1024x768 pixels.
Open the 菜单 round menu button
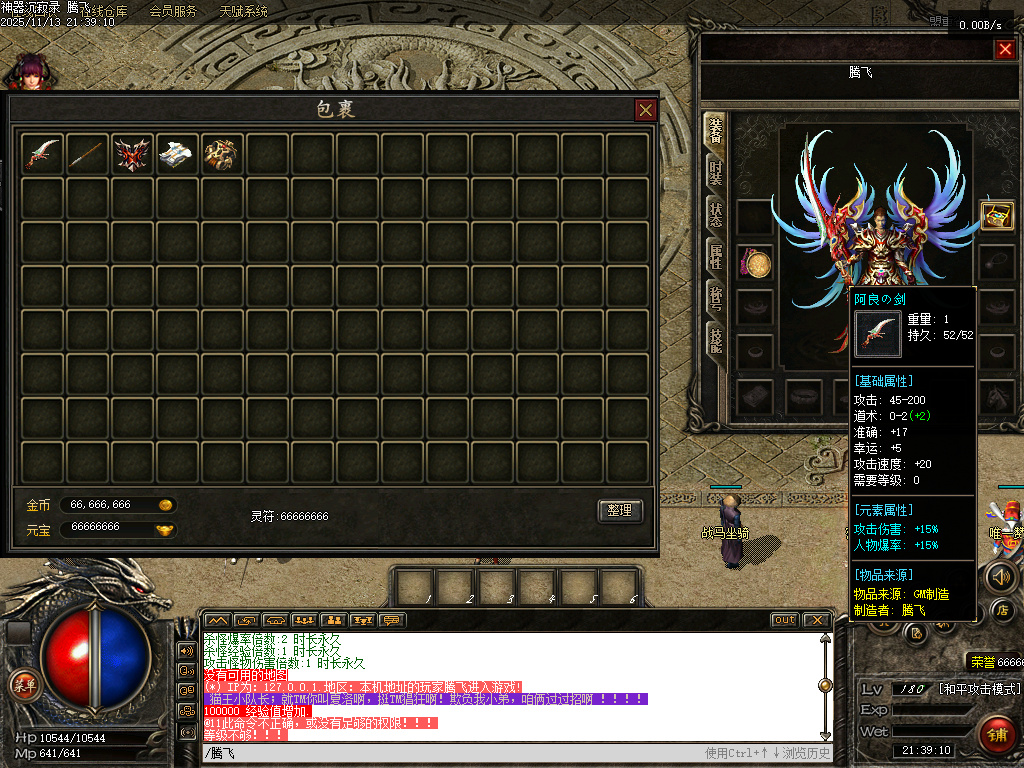click(22, 685)
